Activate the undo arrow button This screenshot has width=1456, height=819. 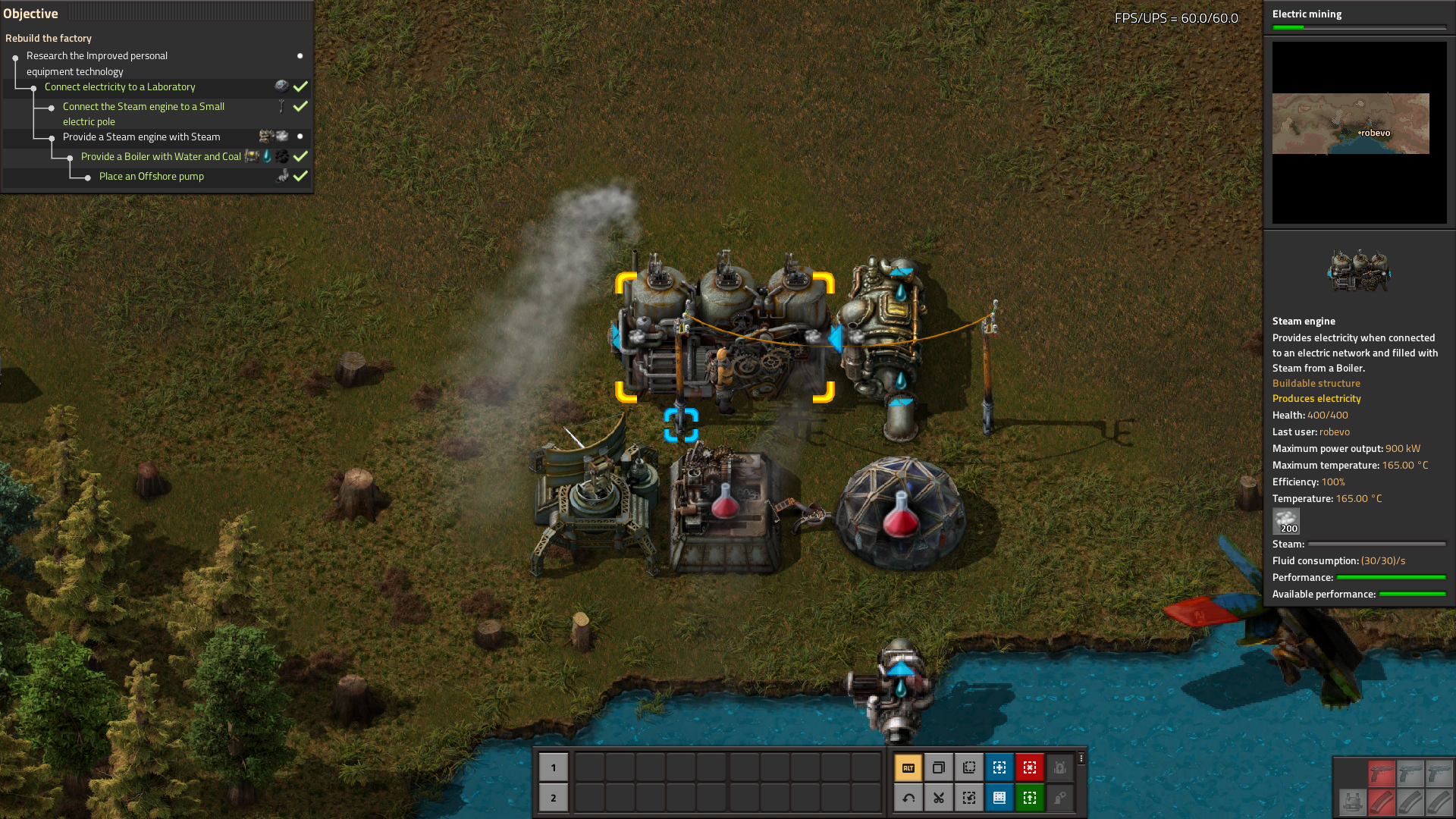(x=908, y=798)
